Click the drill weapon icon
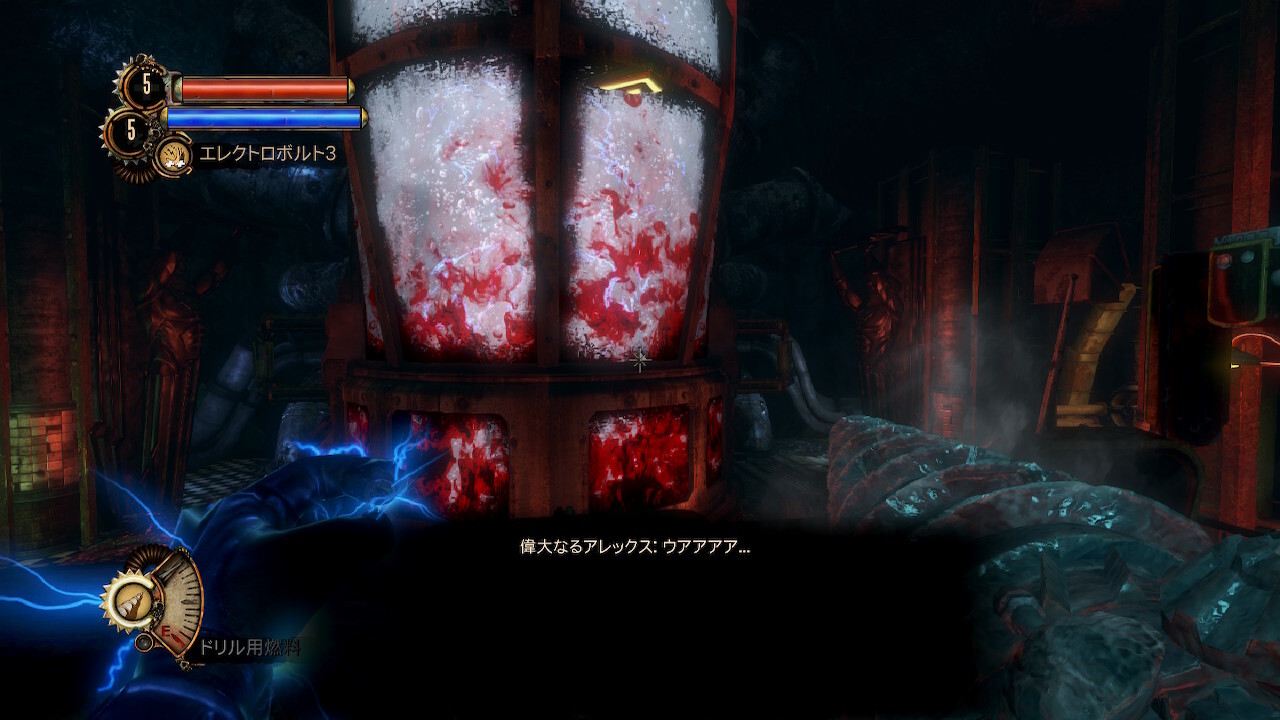This screenshot has height=720, width=1280. pos(128,601)
